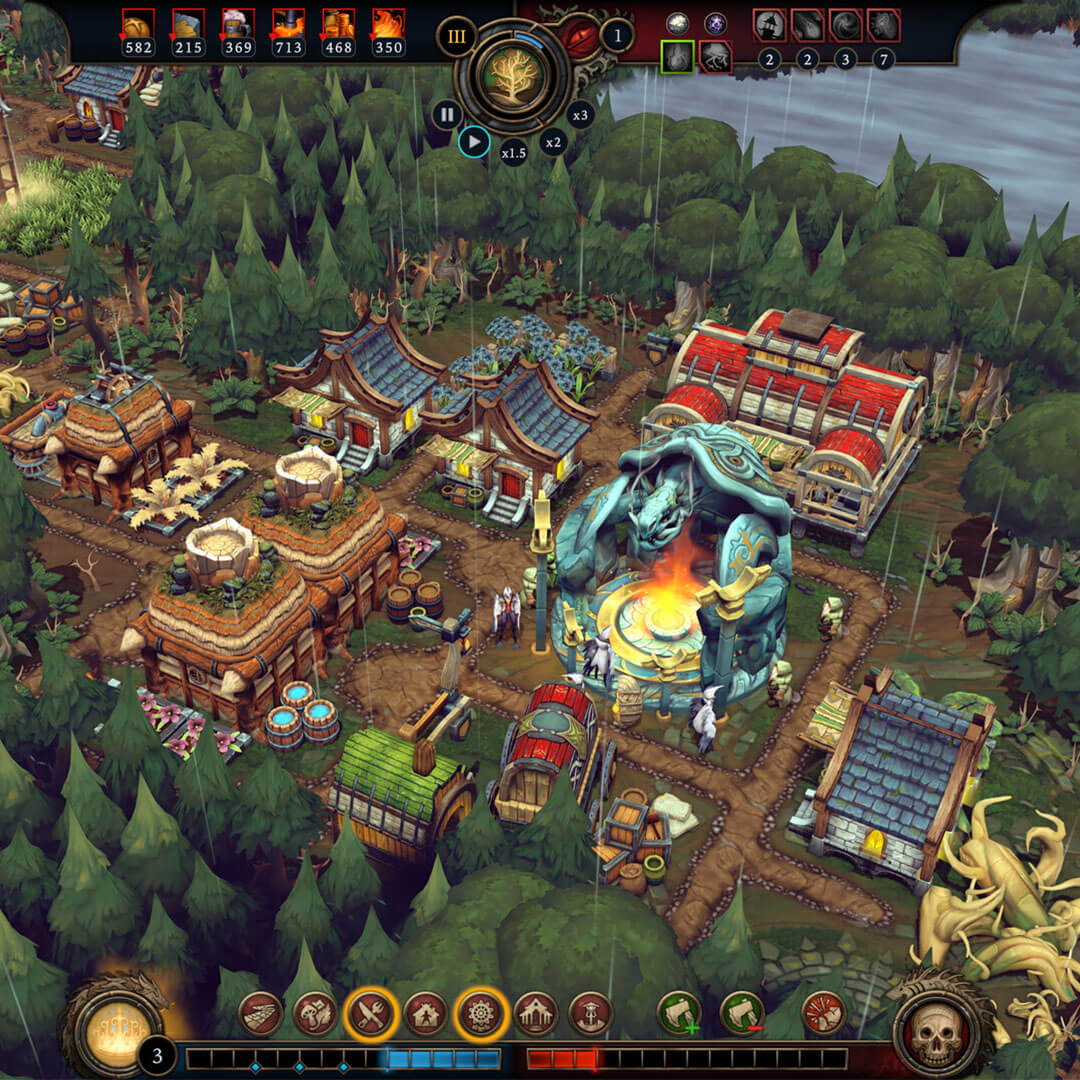The image size is (1080, 1080).
Task: Open the house-shaped housing build category
Action: click(x=426, y=1013)
